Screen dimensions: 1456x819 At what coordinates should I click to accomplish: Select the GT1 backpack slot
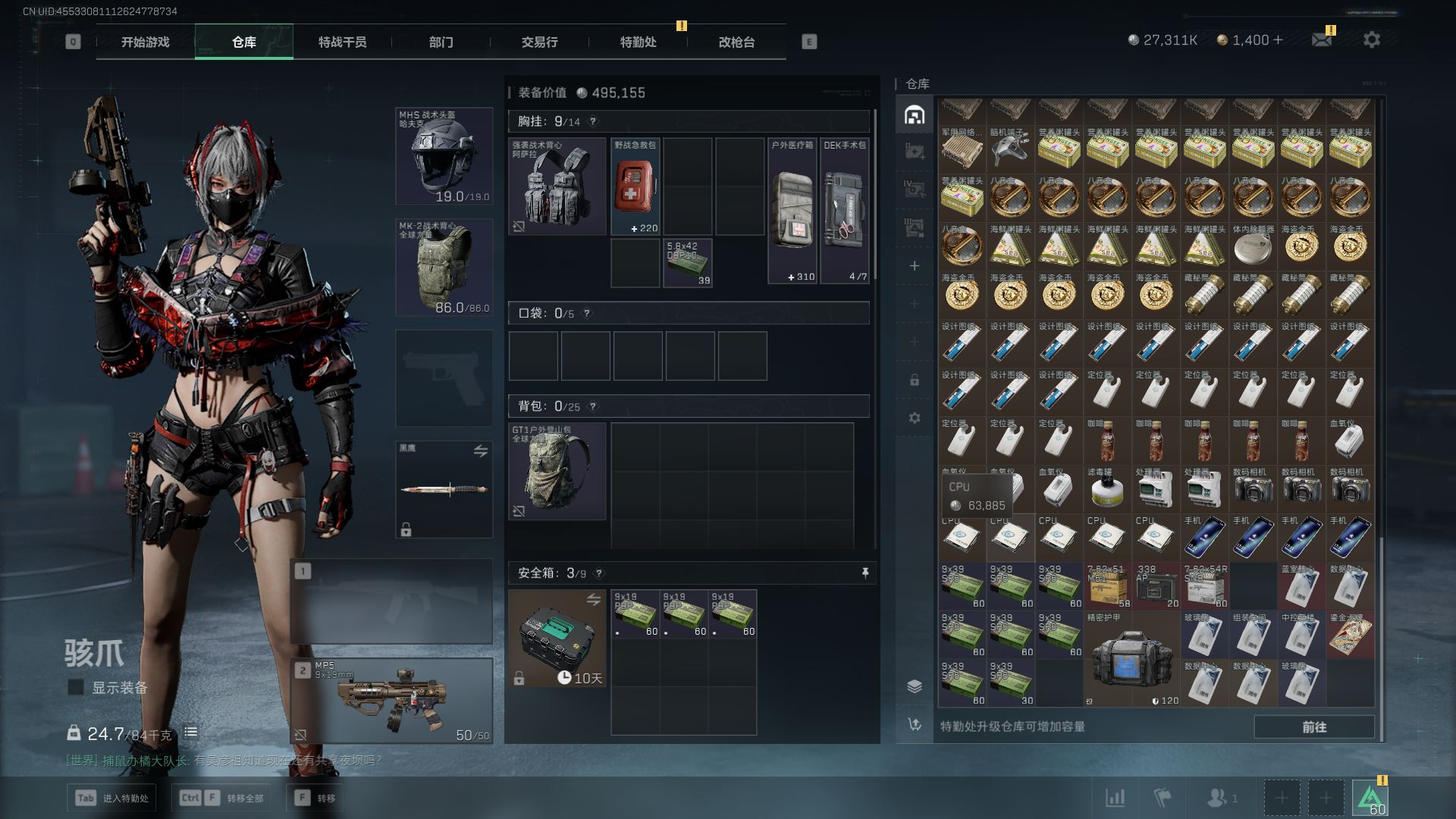(557, 471)
